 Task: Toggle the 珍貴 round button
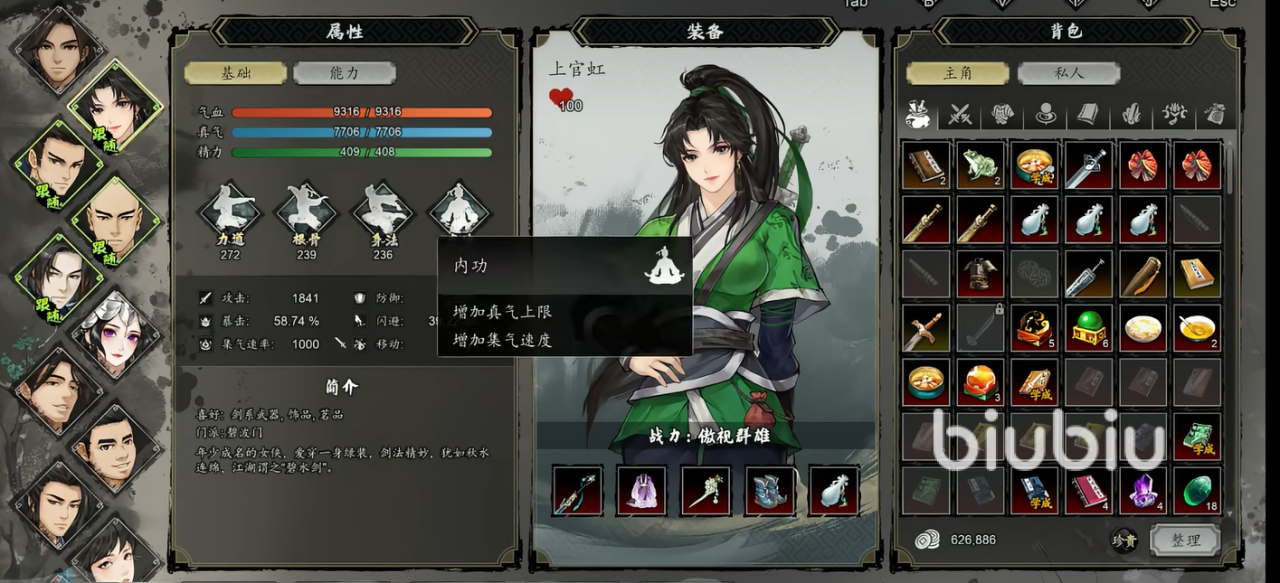pos(1124,540)
